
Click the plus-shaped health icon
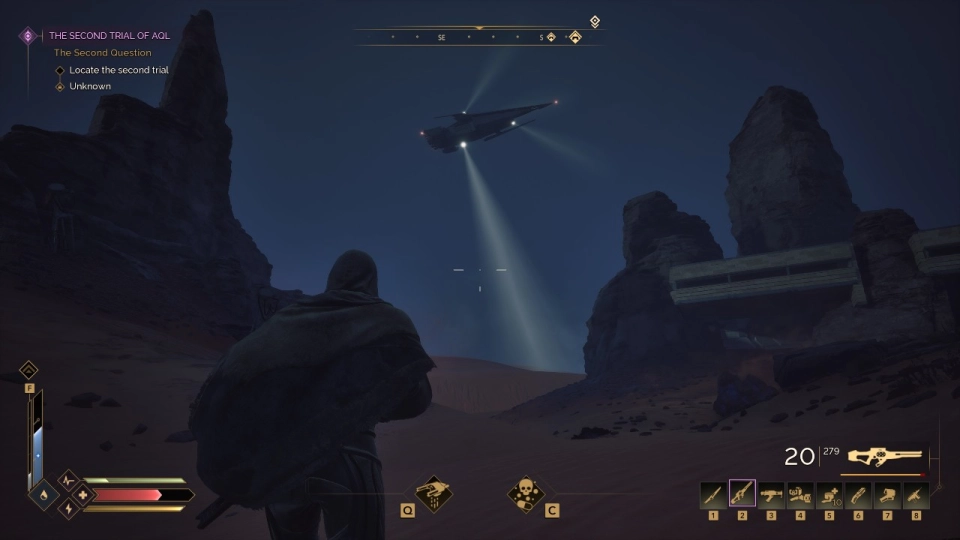pos(82,495)
